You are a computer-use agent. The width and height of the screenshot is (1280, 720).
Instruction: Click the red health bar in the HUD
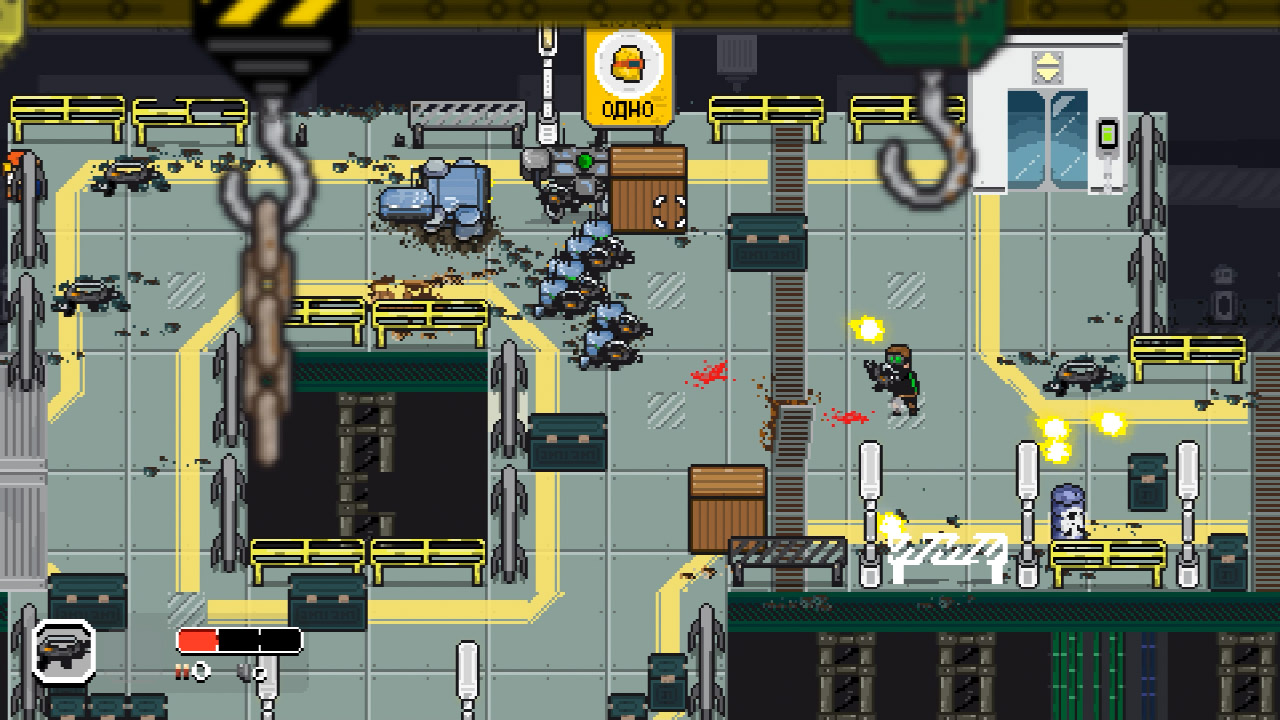[198, 640]
